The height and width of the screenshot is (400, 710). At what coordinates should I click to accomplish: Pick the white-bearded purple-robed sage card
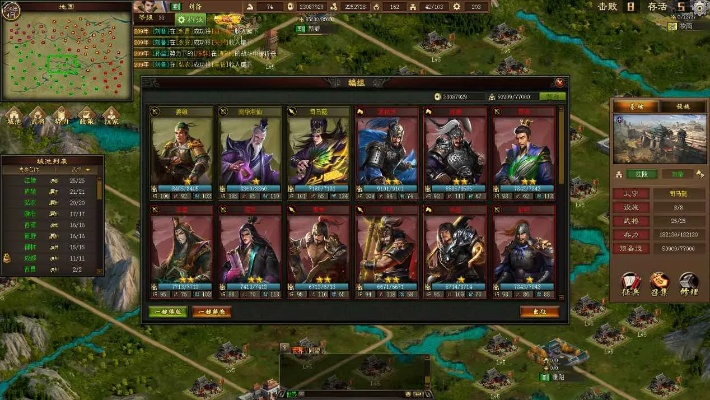pos(250,150)
